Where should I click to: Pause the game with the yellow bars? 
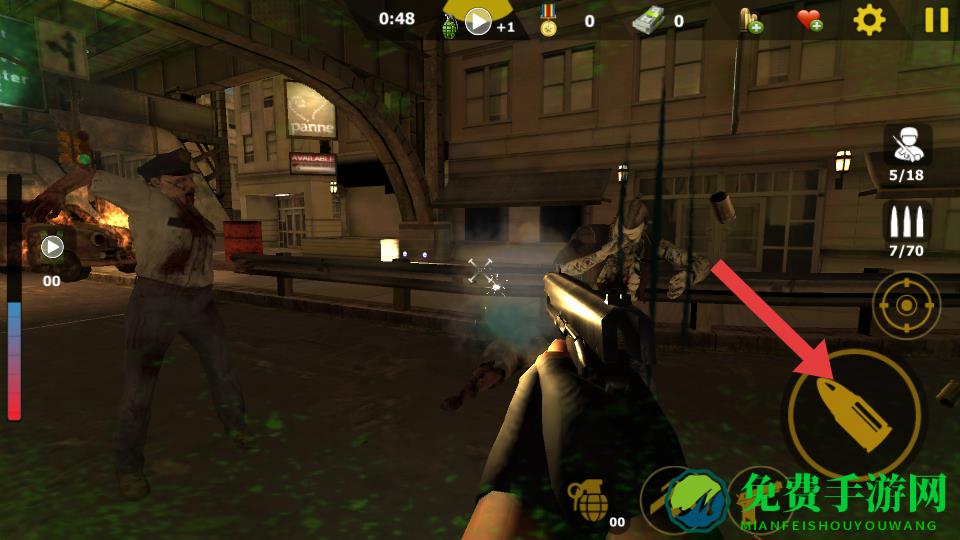936,20
